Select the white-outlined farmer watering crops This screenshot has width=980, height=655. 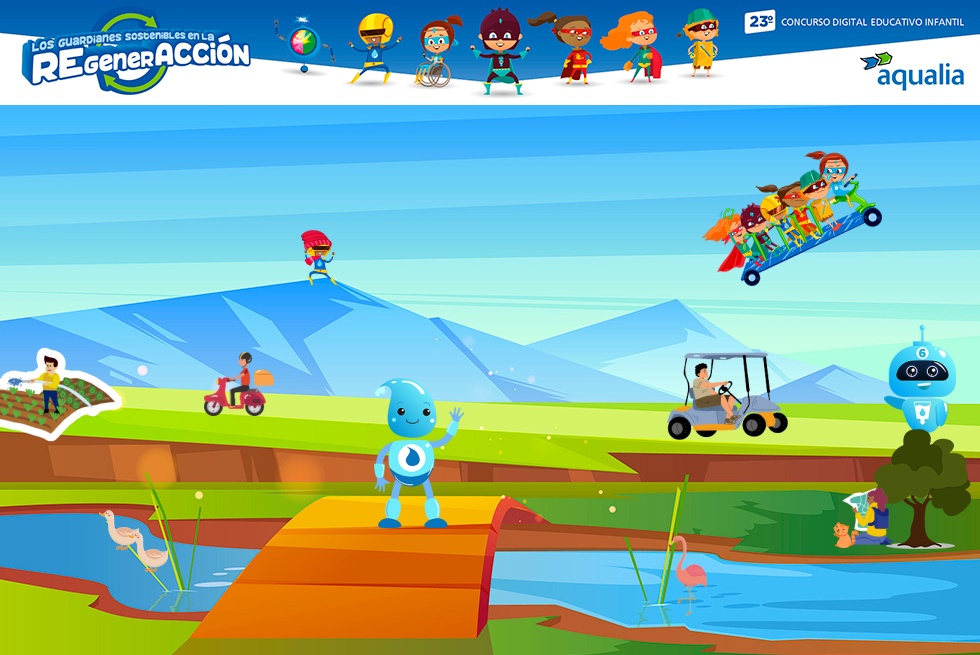(52, 390)
